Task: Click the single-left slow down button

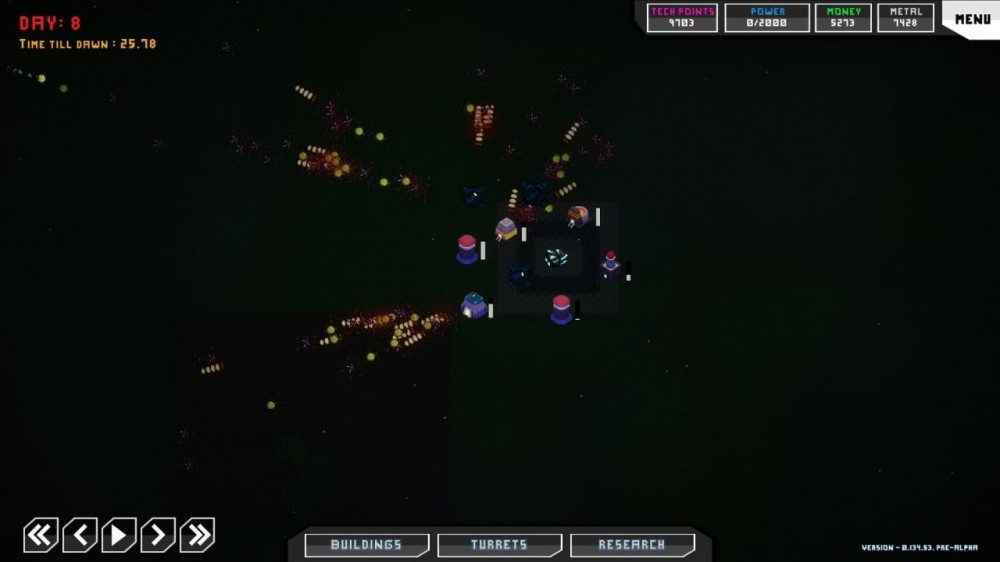Action: (x=80, y=535)
